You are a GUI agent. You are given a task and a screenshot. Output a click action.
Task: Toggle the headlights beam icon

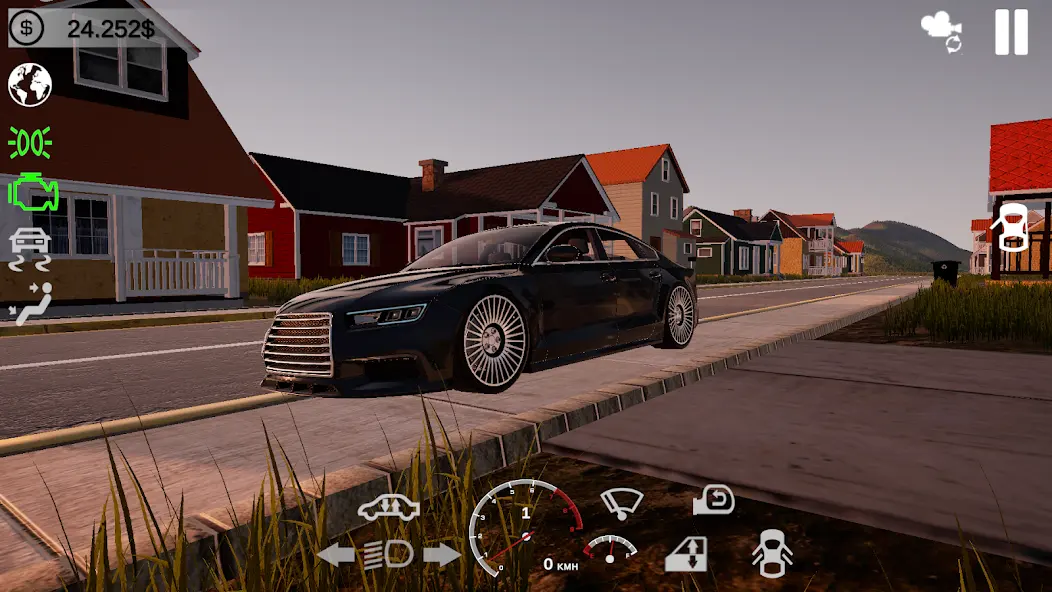[388, 554]
